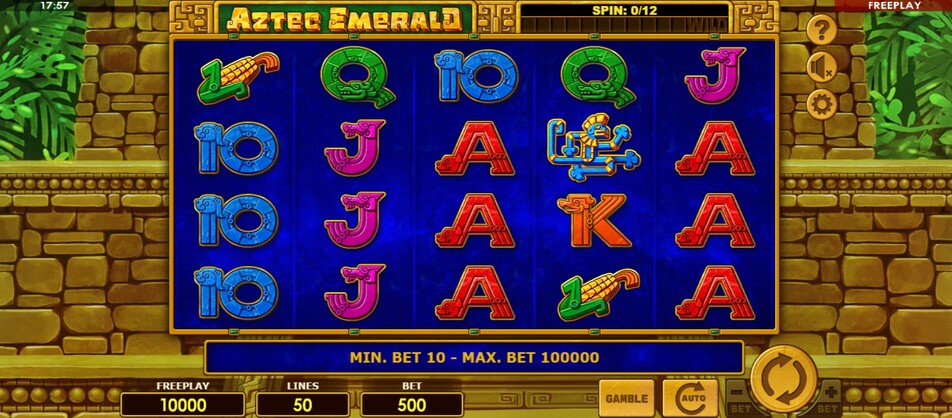The width and height of the screenshot is (952, 418).
Task: Toggle the muted speaker sound icon
Action: (821, 67)
